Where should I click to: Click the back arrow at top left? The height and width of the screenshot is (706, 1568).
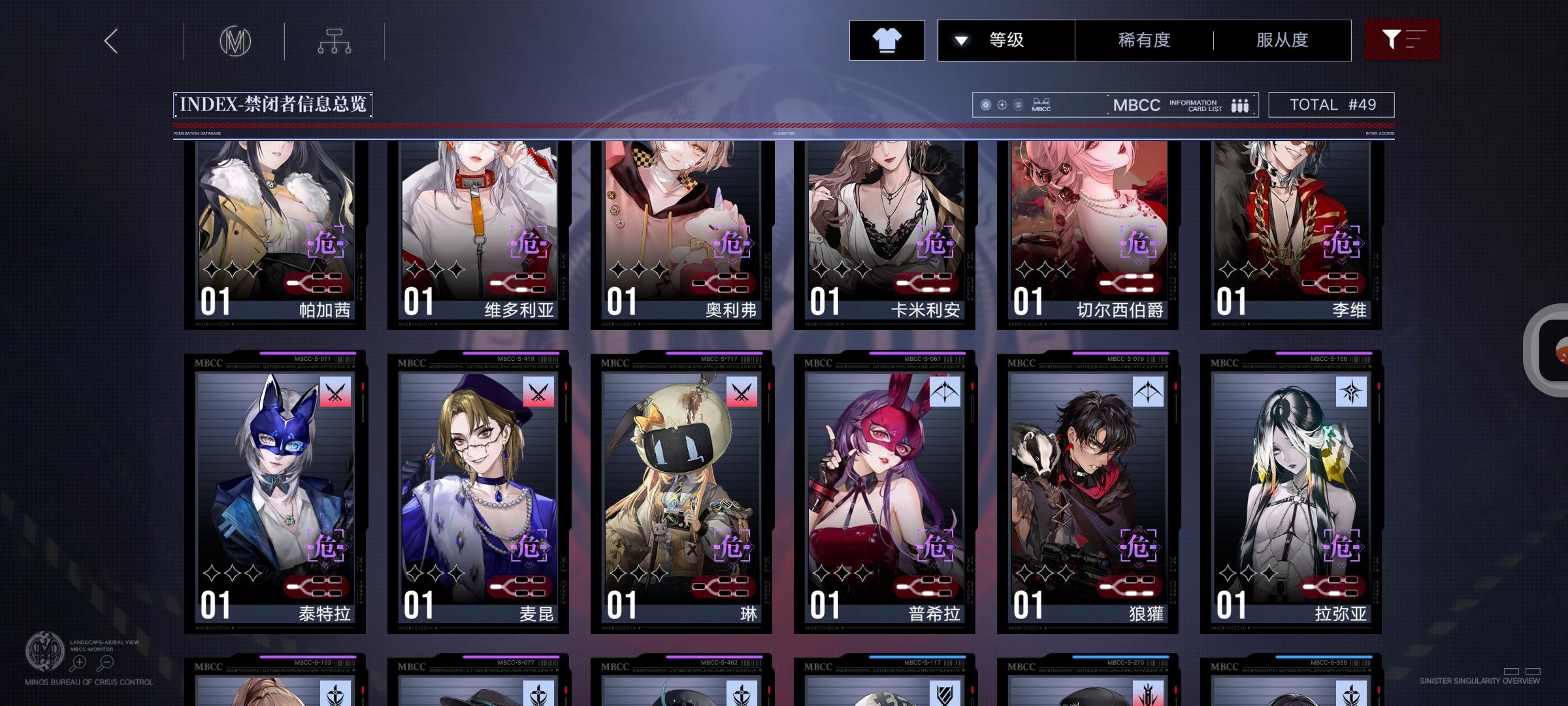click(110, 41)
